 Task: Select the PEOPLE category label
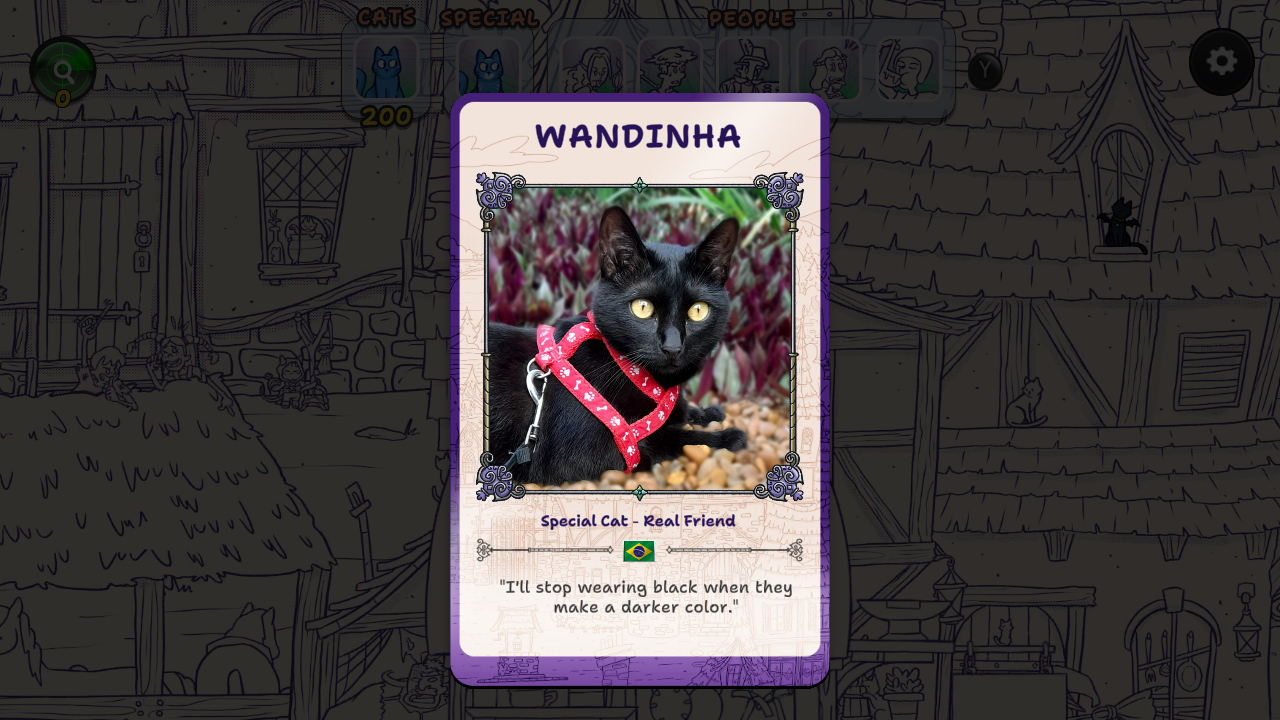[x=751, y=19]
